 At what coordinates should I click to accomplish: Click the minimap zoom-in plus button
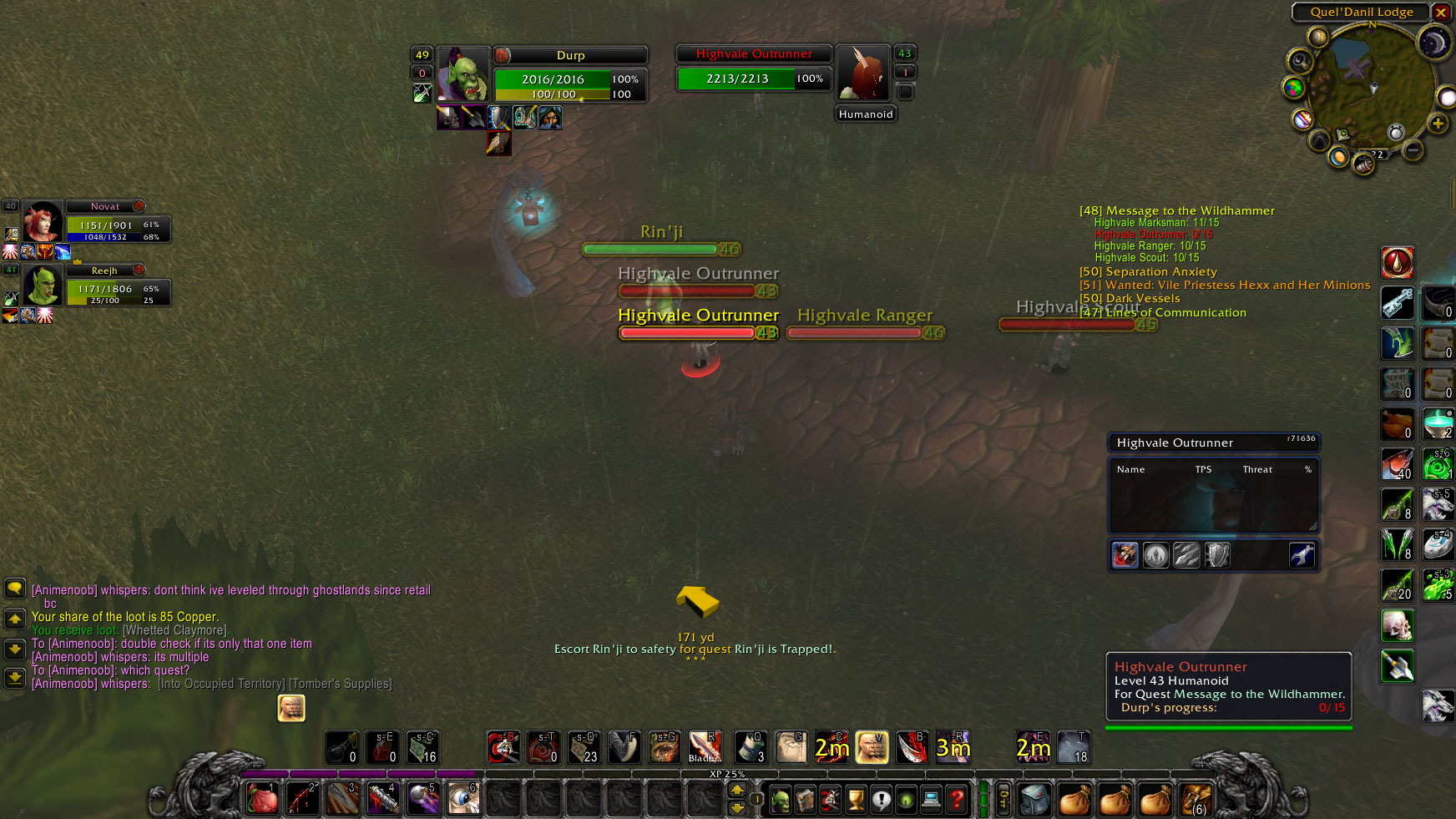tap(1437, 123)
